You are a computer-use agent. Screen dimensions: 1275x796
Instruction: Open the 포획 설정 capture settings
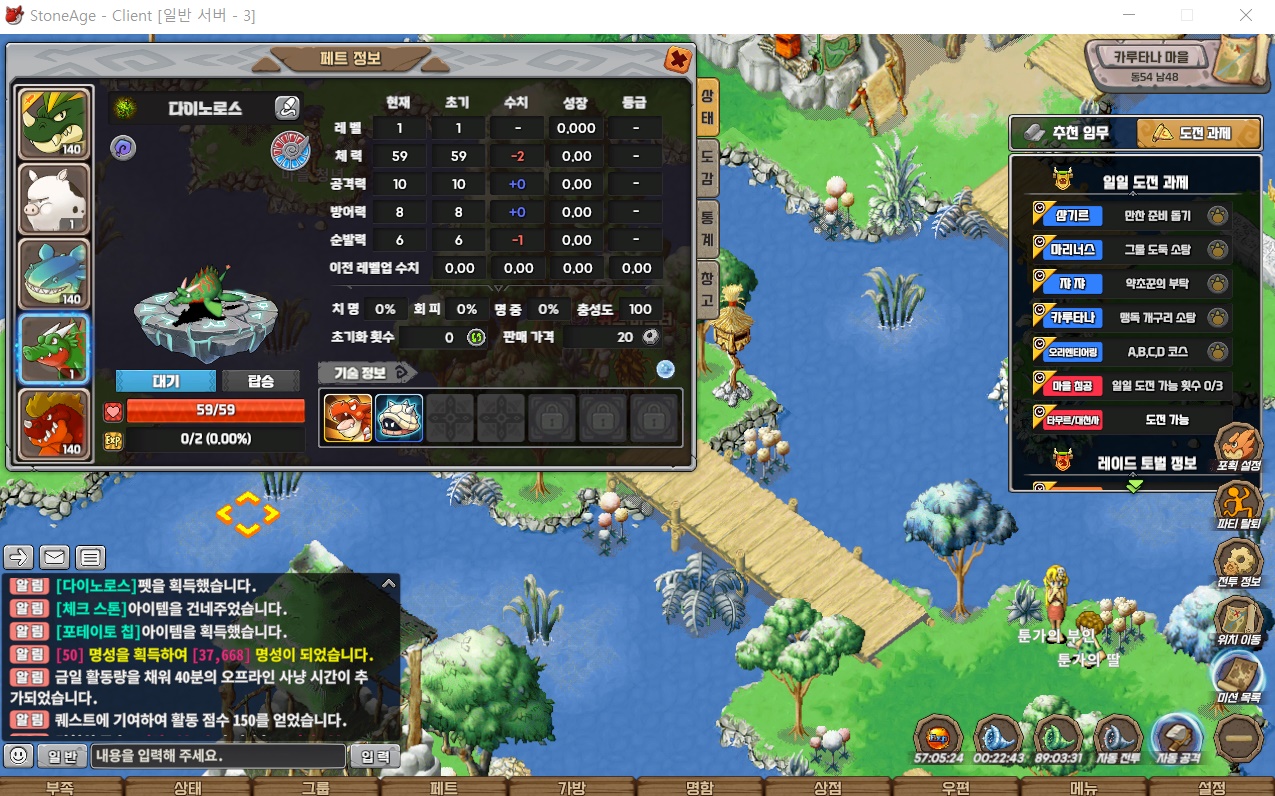(1238, 448)
